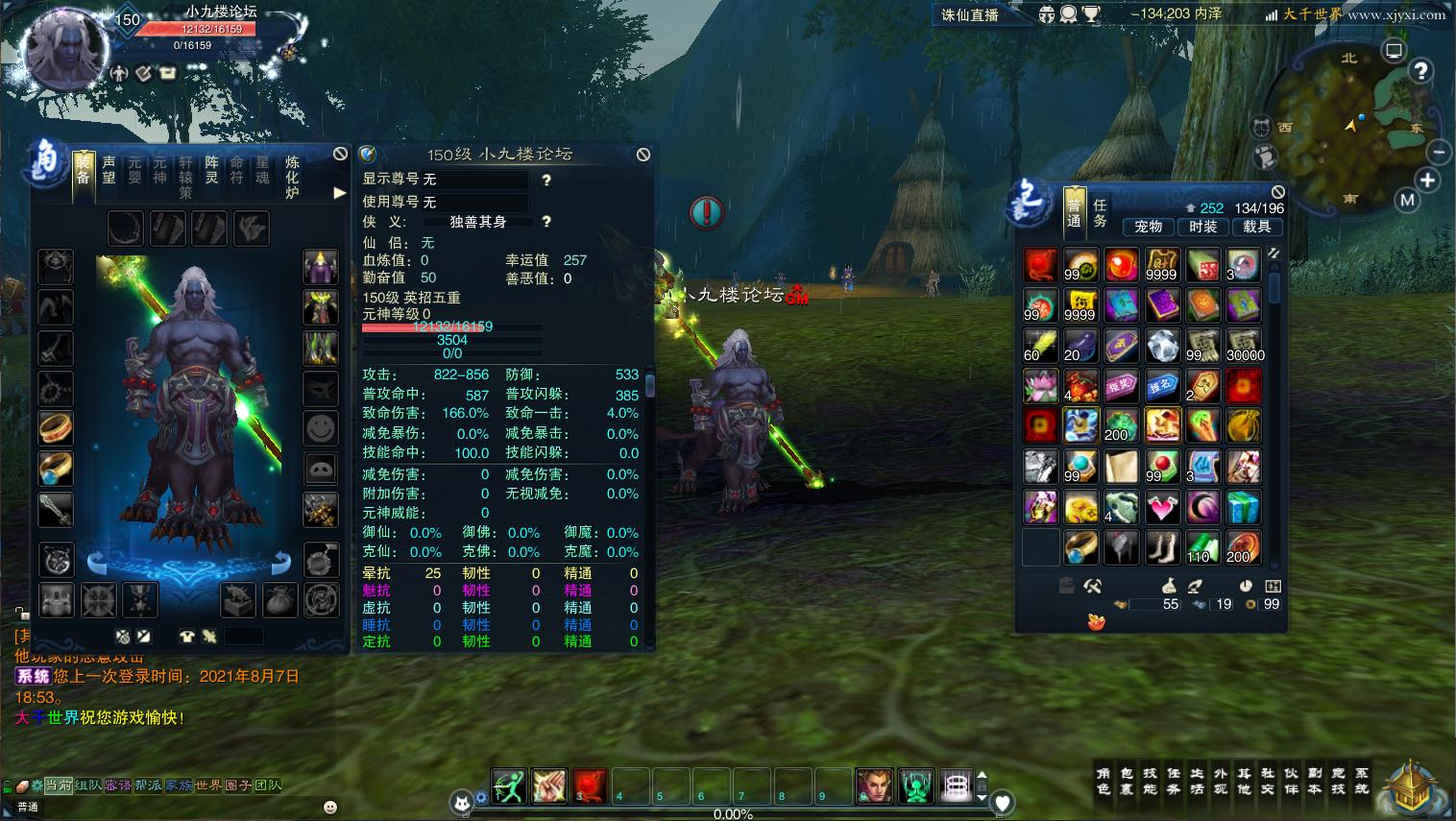Open the golden pavilion main menu icon bottom right
The width and height of the screenshot is (1456, 821).
pos(1408,787)
